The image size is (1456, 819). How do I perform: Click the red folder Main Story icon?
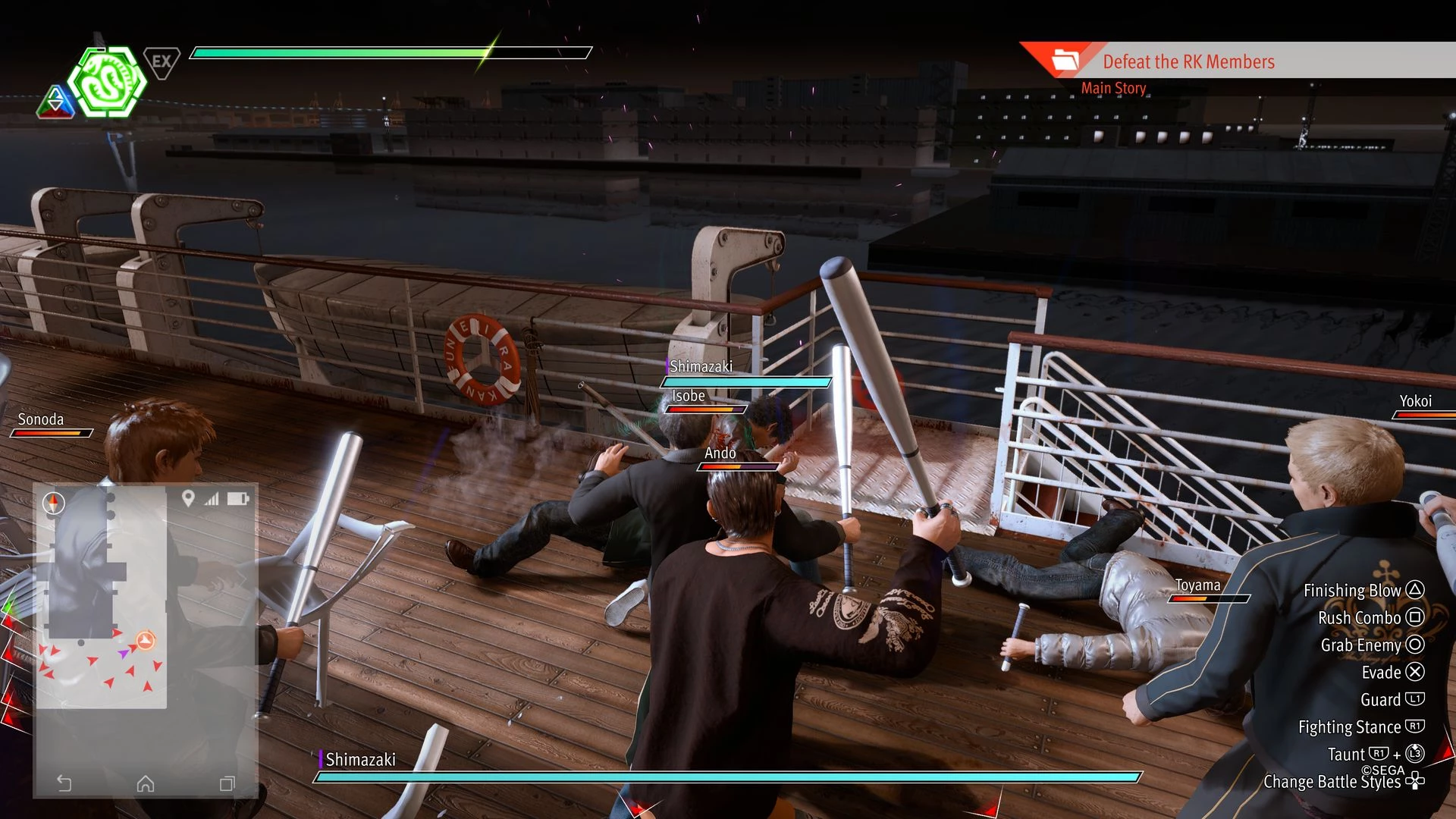[x=1065, y=60]
